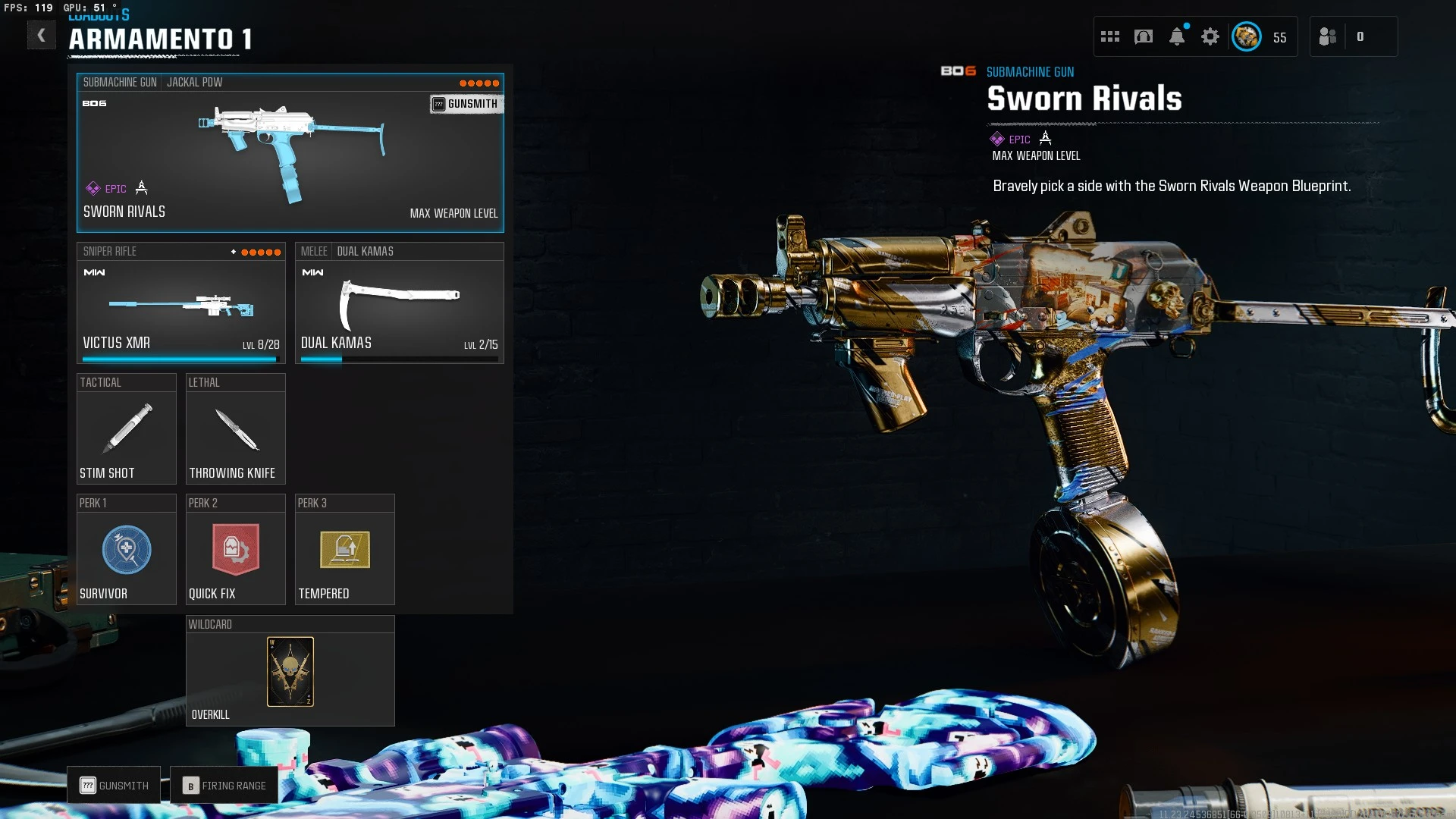
Task: Select the Quick Fix perk icon
Action: click(x=235, y=550)
